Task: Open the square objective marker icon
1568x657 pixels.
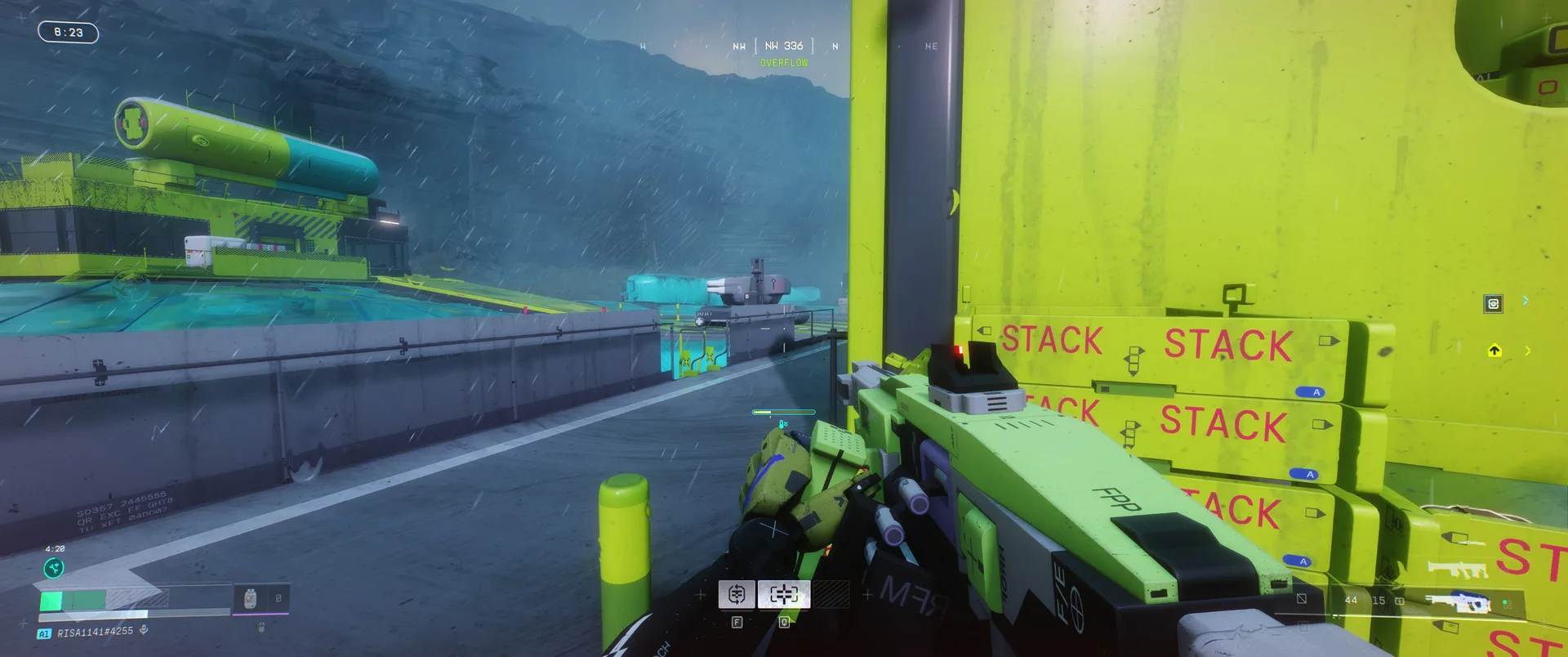Action: [x=1493, y=304]
